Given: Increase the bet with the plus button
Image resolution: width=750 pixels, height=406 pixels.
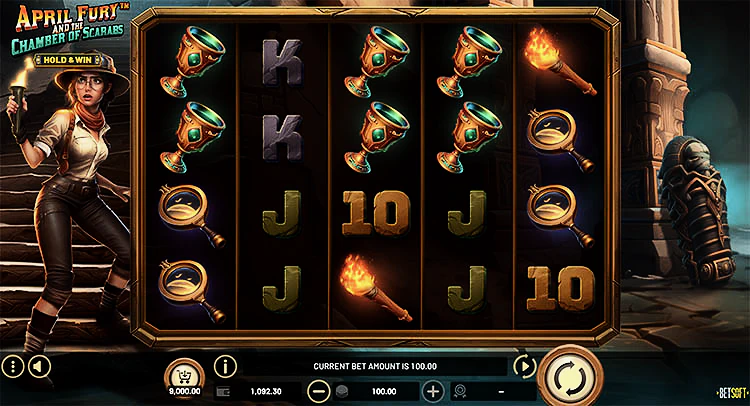Looking at the screenshot, I should 433,391.
